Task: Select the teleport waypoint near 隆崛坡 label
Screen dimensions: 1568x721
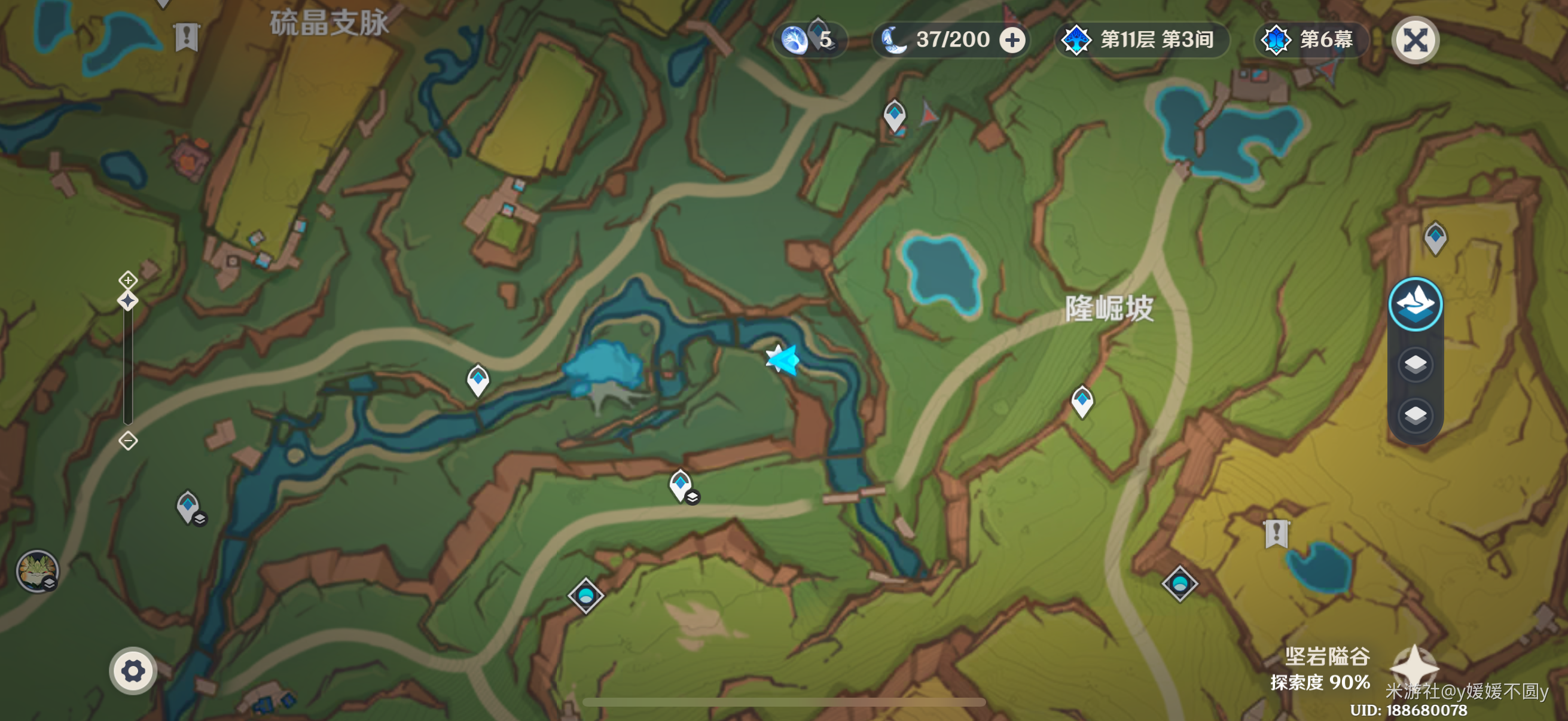Action: (x=1082, y=401)
